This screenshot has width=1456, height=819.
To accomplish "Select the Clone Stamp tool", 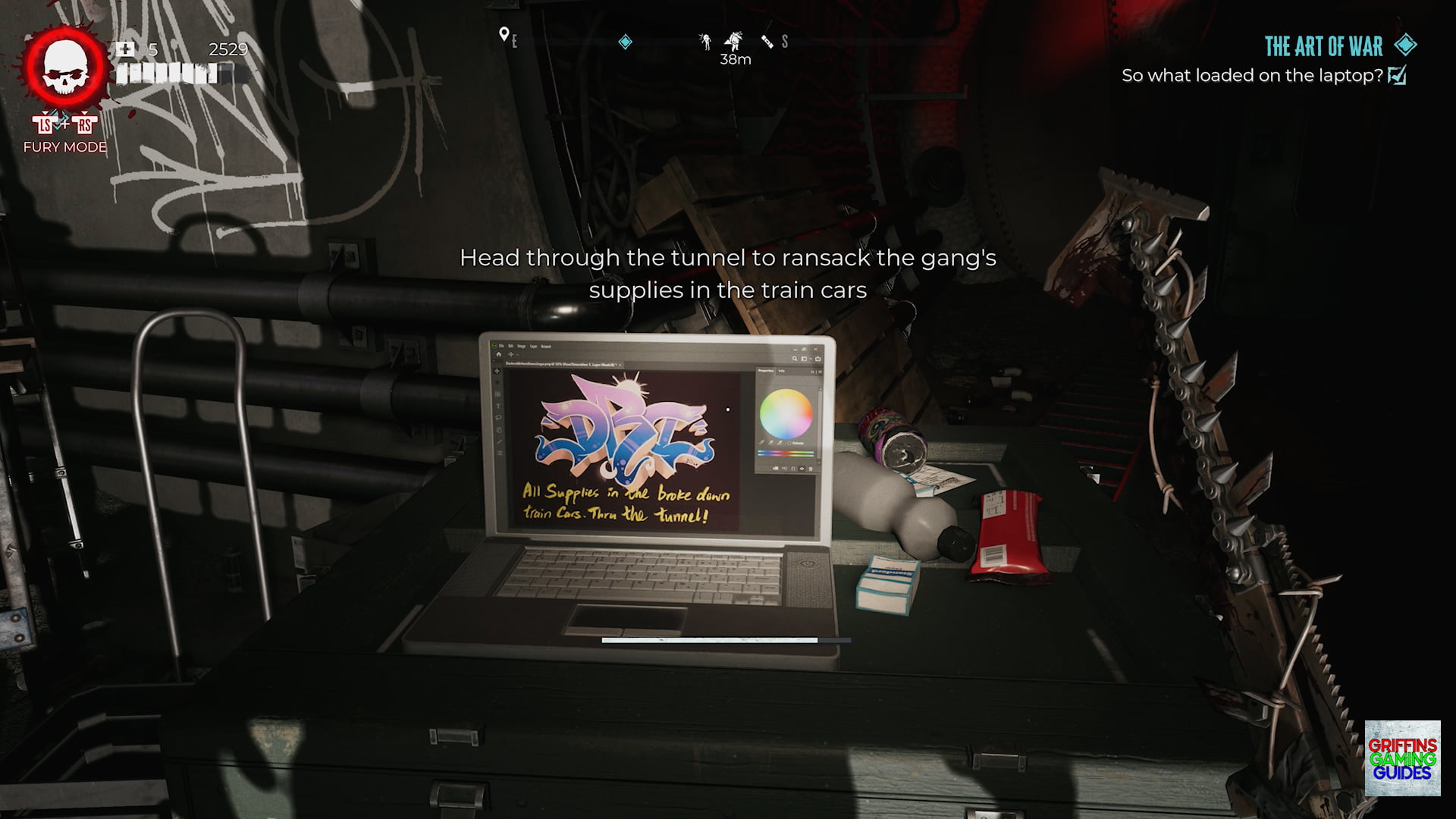I will point(497,428).
